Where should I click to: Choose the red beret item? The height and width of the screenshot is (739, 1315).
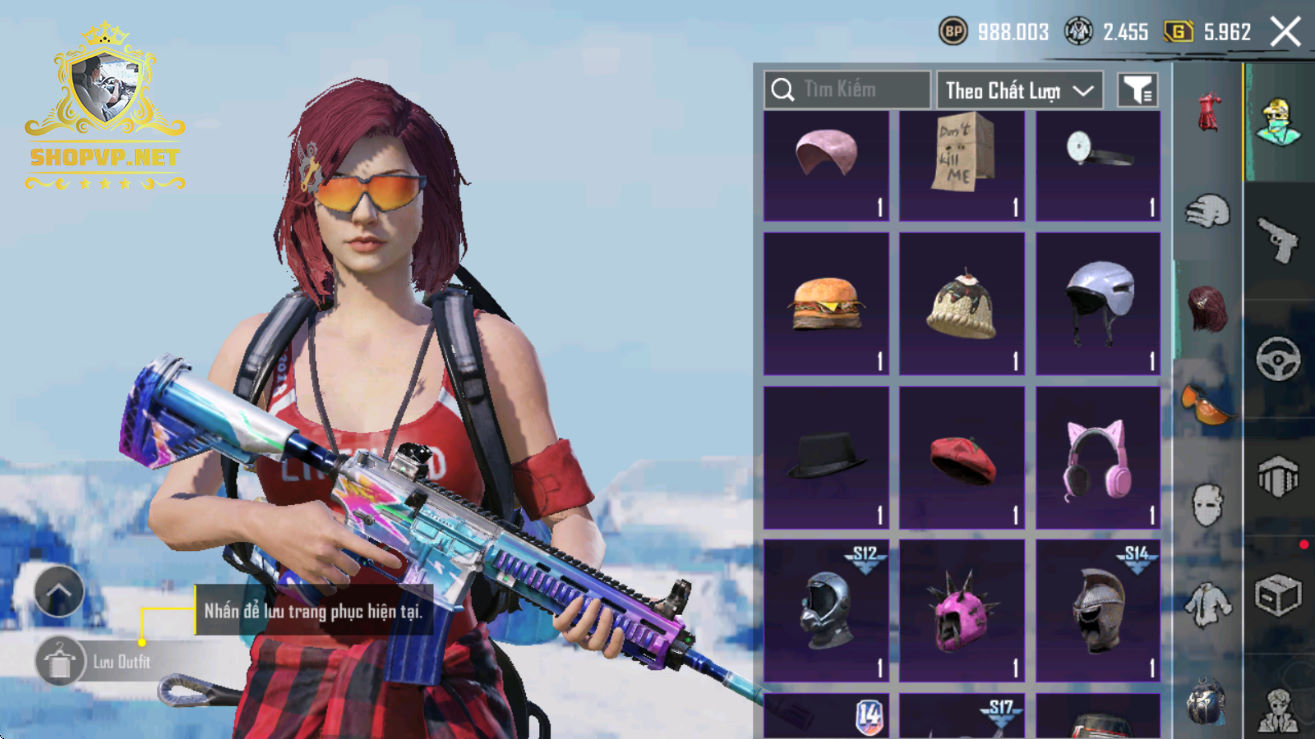pyautogui.click(x=962, y=458)
